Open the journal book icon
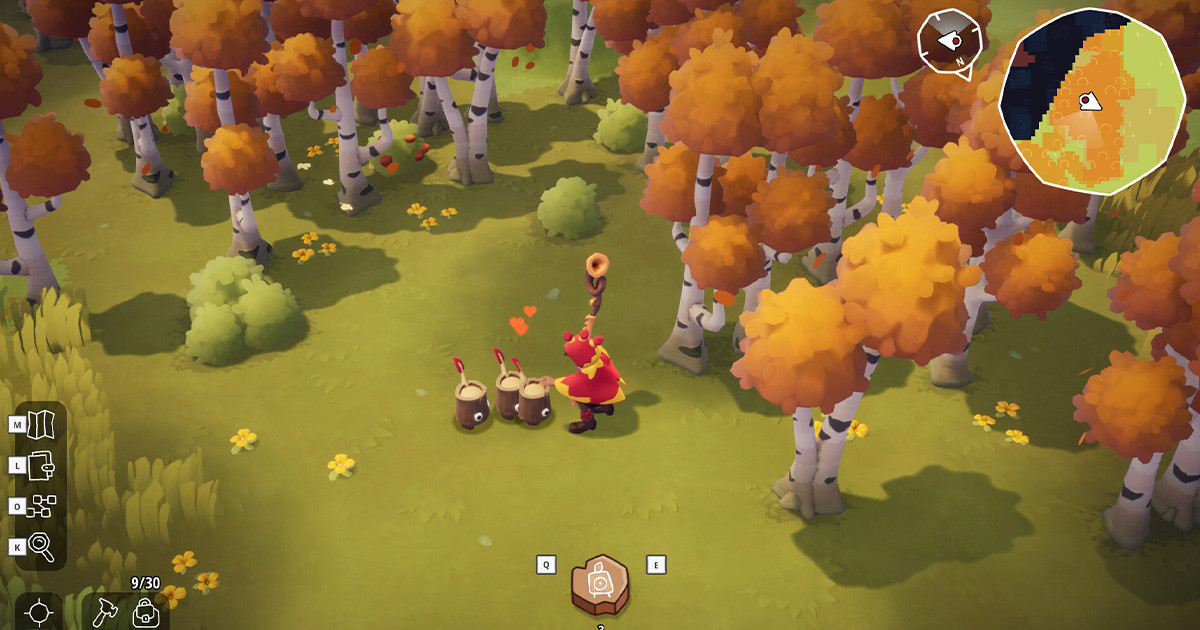1200x630 pixels. (43, 465)
